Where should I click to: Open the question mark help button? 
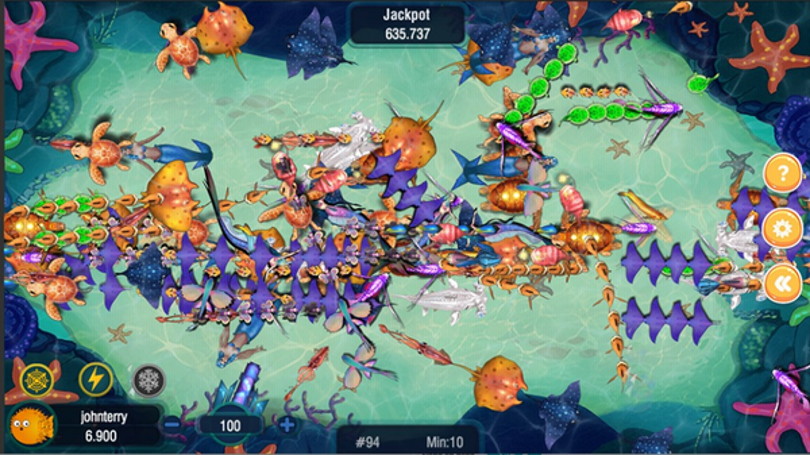pyautogui.click(x=782, y=174)
